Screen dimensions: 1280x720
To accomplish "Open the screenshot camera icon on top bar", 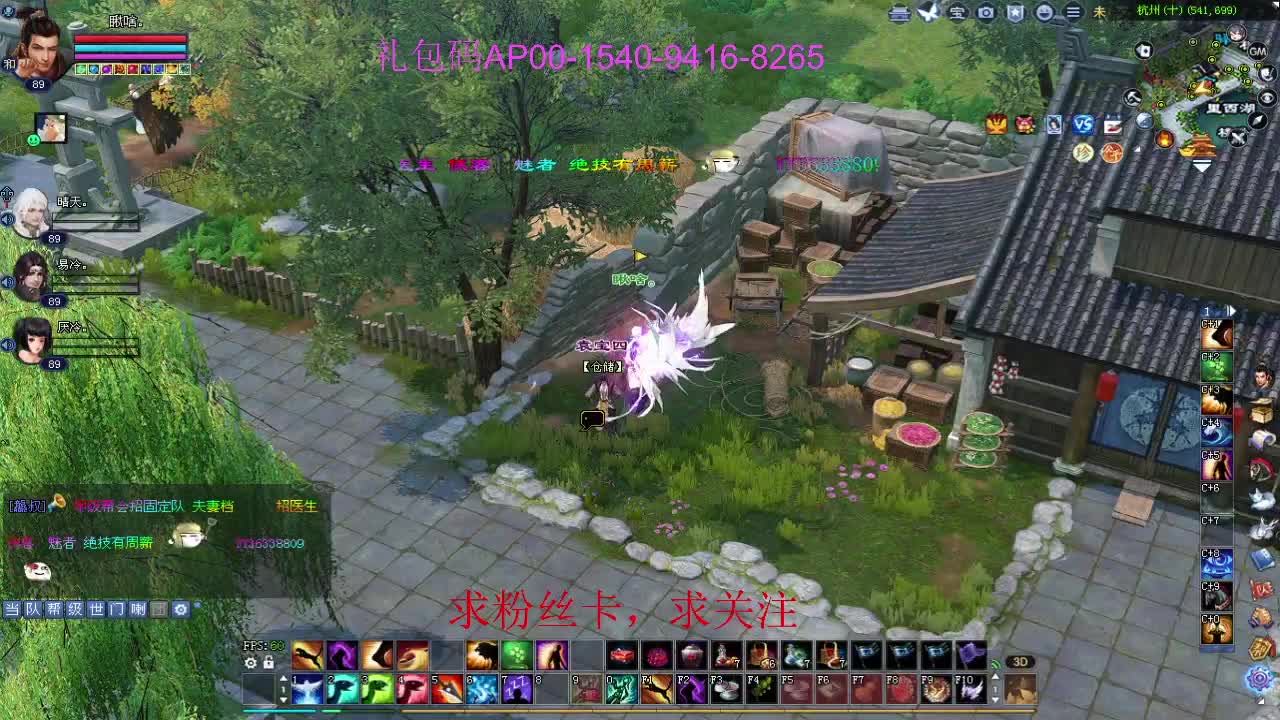I will pos(985,13).
